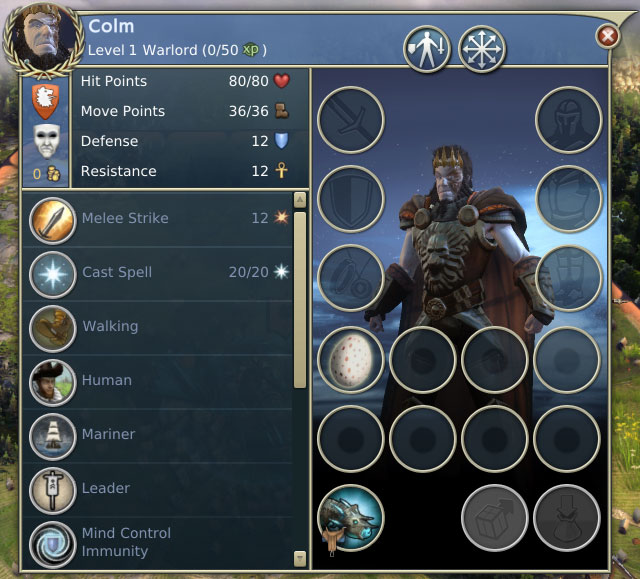Activate the figure with down arrow button
The image size is (640, 579).
[x=427, y=47]
